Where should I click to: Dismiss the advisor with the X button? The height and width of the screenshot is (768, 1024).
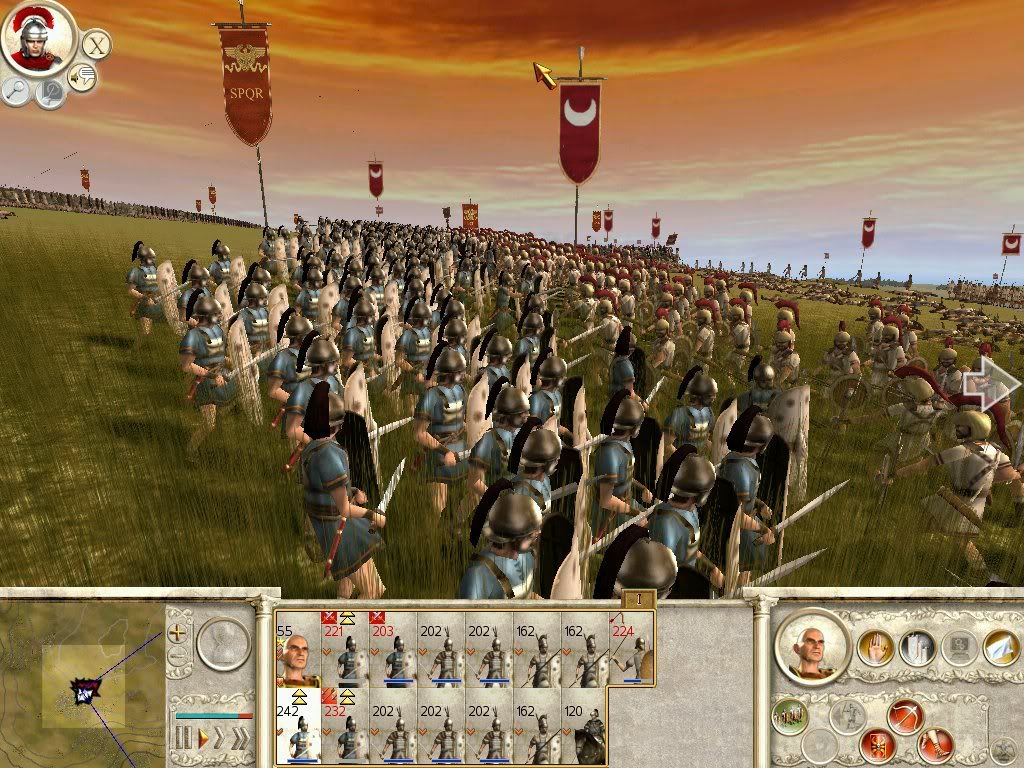[96, 44]
